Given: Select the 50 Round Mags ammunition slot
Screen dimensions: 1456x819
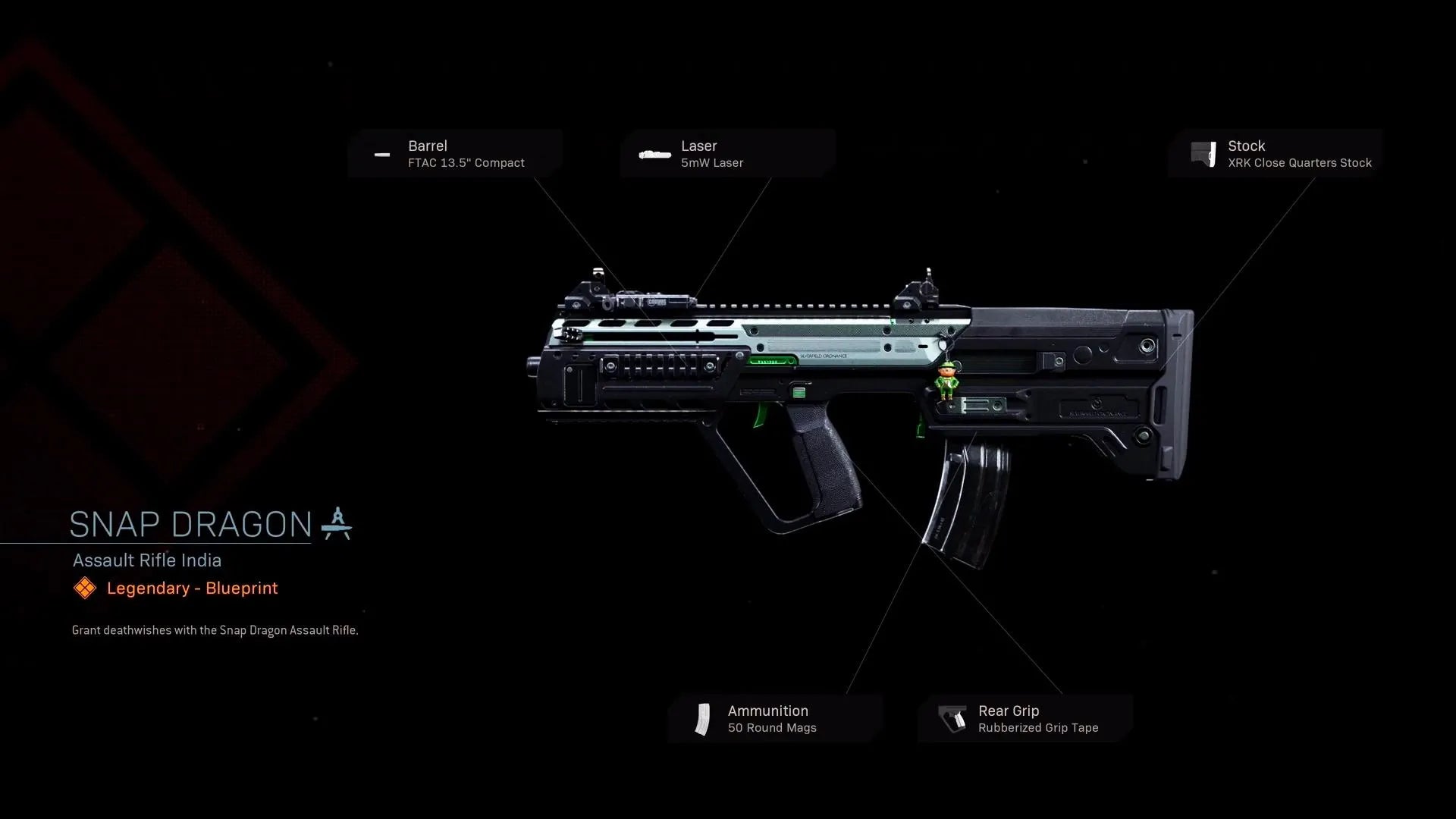Looking at the screenshot, I should tap(775, 719).
